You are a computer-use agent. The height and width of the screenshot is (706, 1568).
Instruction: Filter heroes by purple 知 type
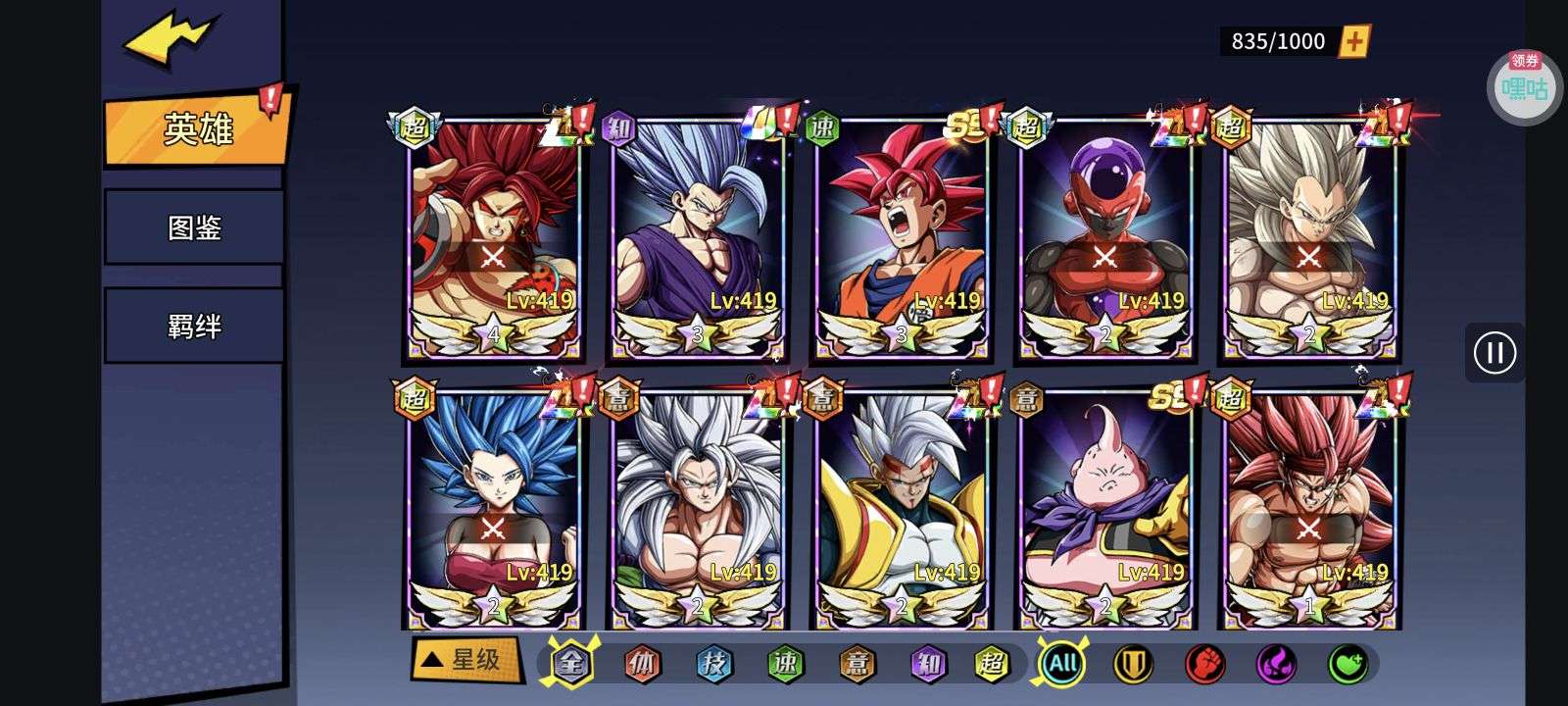927,664
